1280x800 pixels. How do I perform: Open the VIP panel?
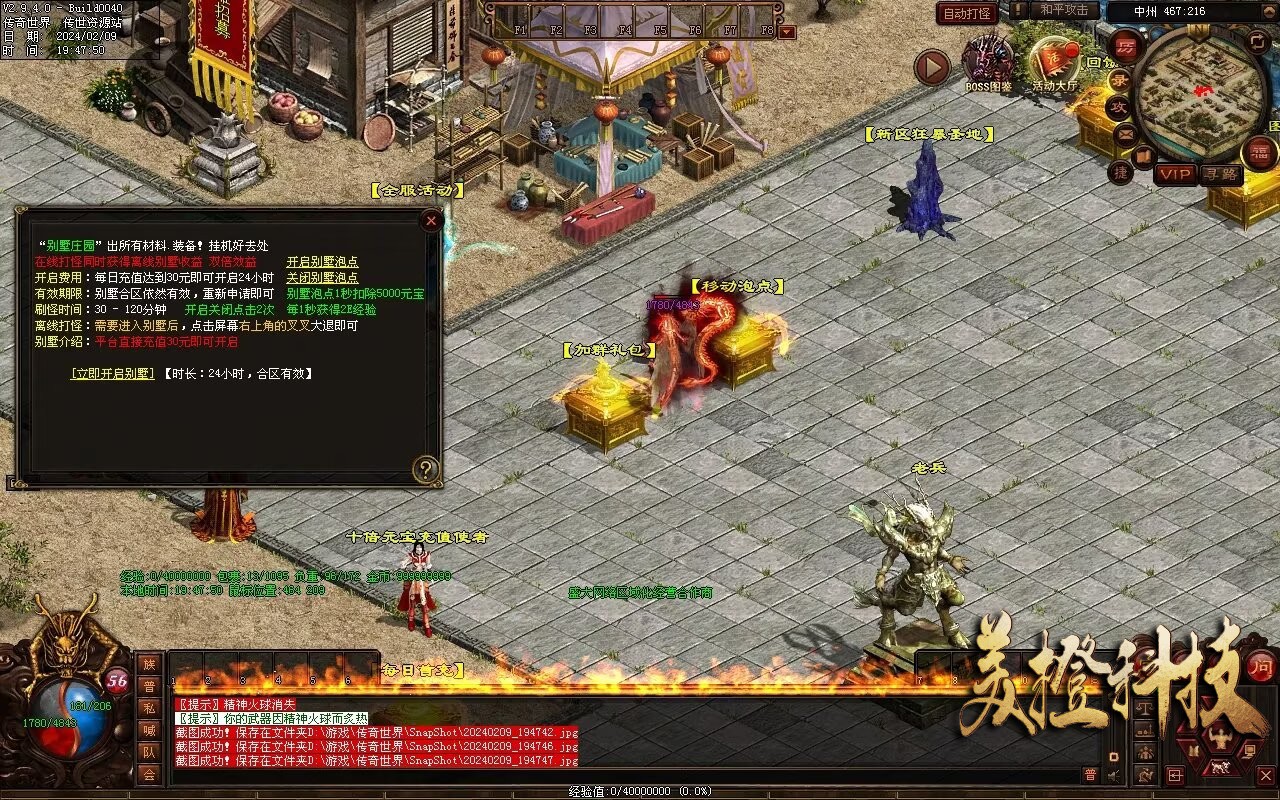pyautogui.click(x=1176, y=174)
